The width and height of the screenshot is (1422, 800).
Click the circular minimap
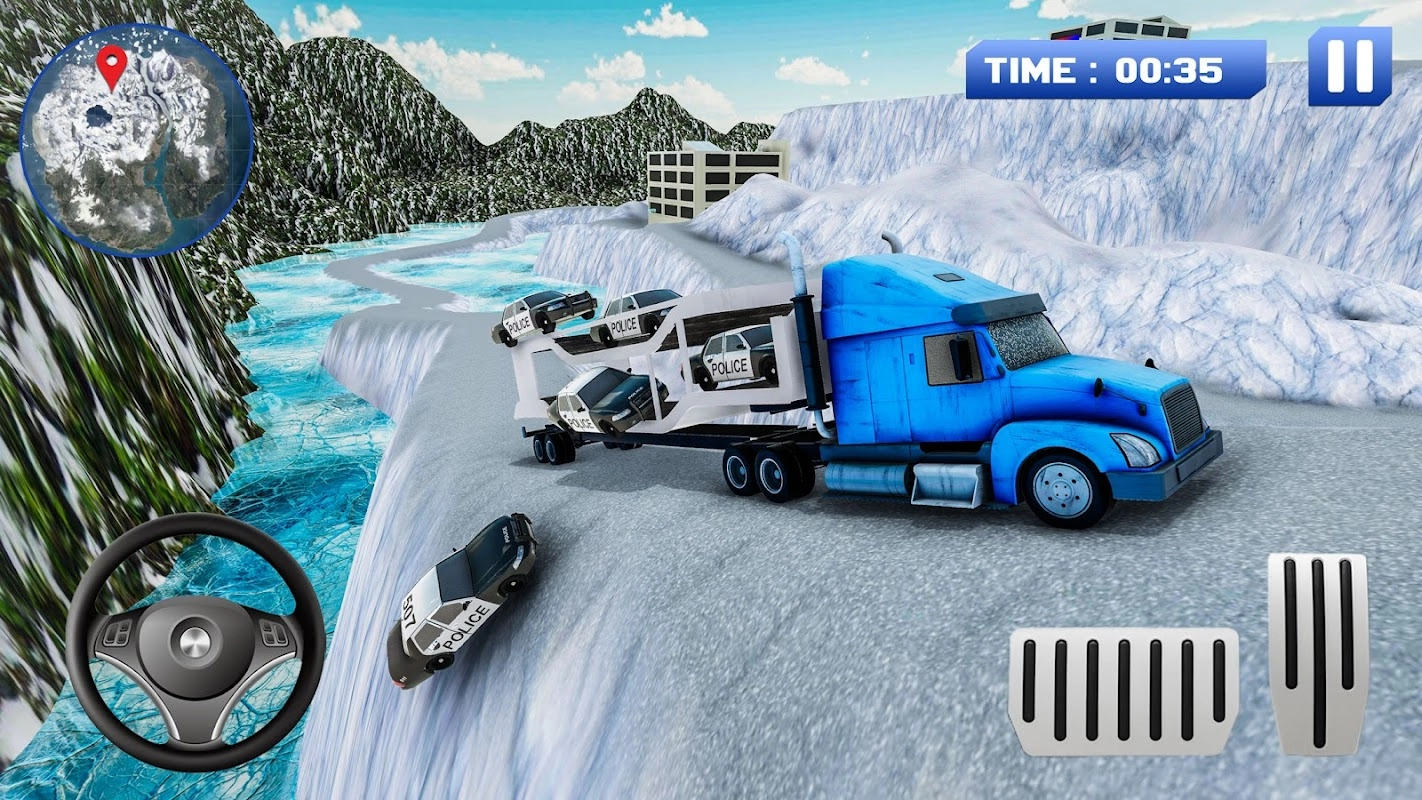137,140
